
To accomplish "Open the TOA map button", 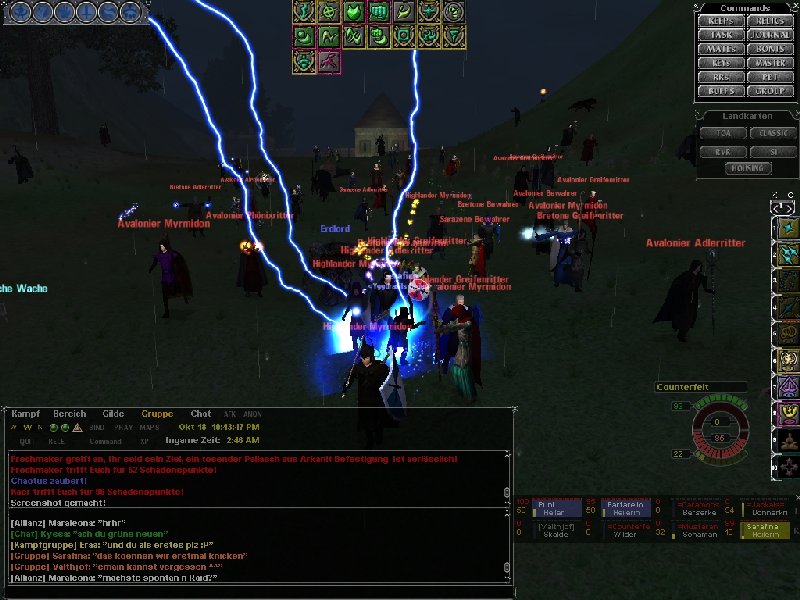I will pos(723,132).
